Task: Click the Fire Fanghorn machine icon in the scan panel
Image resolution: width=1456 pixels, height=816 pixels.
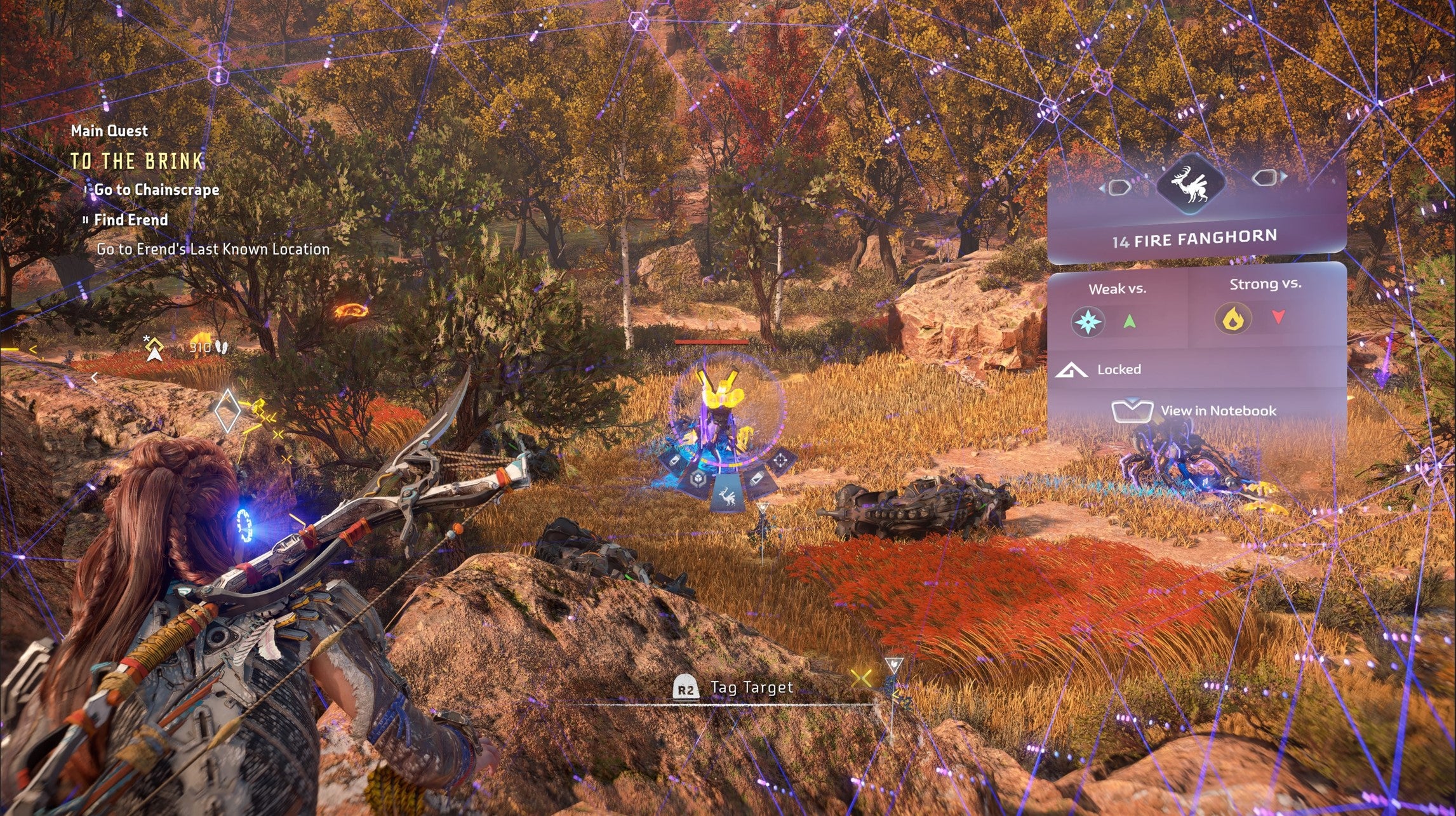Action: tap(1191, 185)
